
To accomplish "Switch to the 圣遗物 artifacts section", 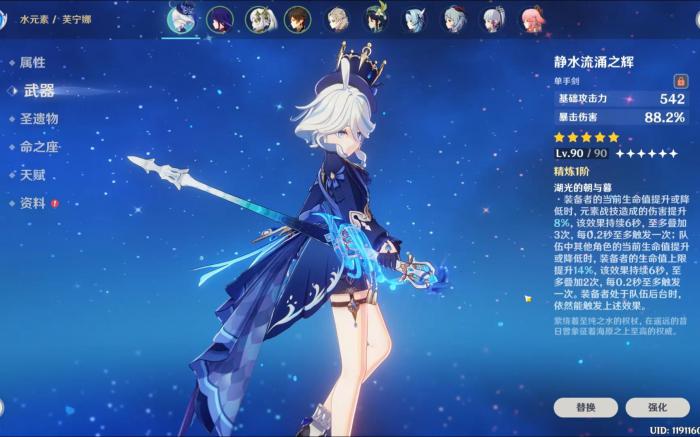I will click(38, 118).
